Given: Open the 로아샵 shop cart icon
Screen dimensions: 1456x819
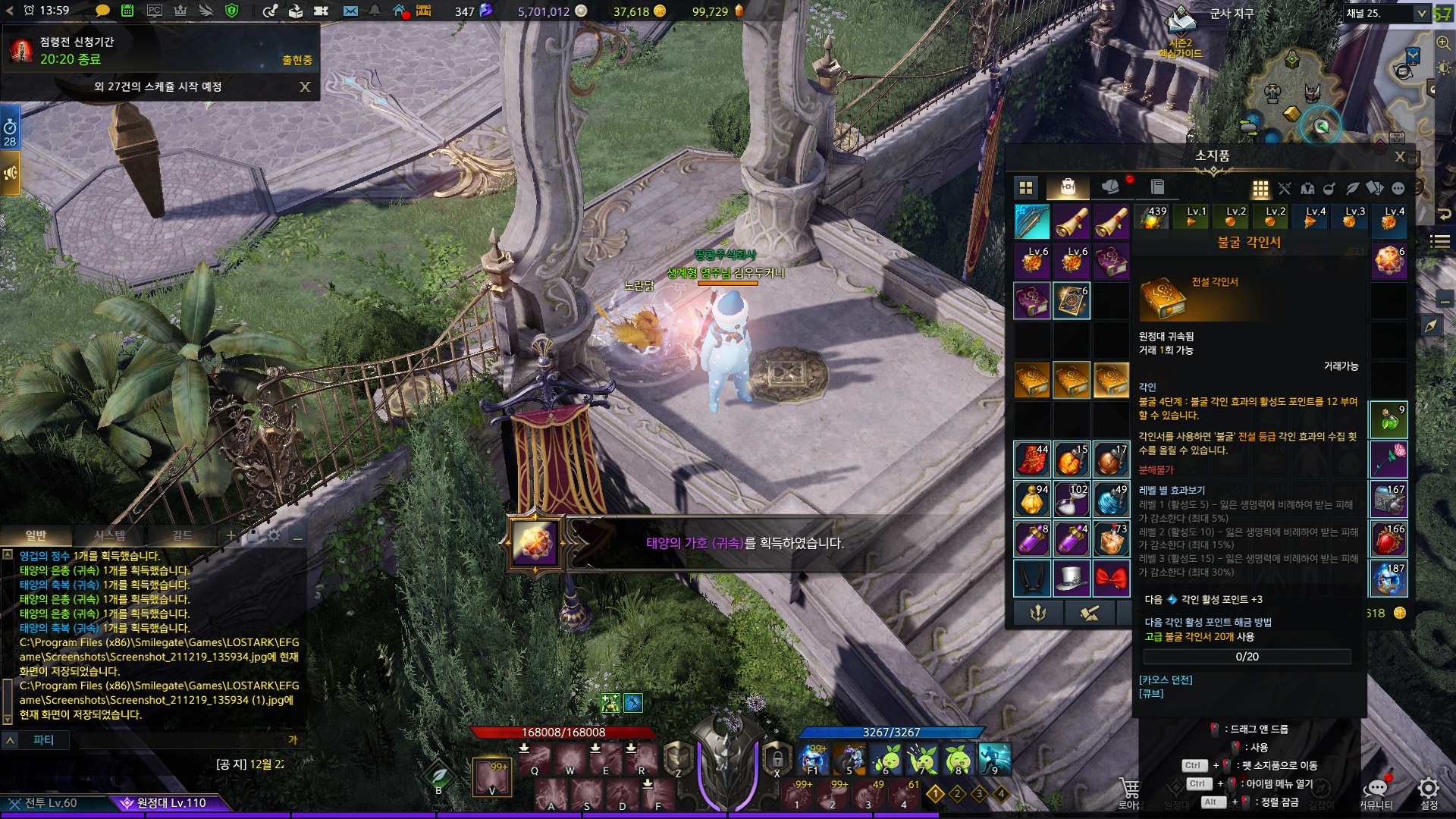Looking at the screenshot, I should (x=1129, y=791).
